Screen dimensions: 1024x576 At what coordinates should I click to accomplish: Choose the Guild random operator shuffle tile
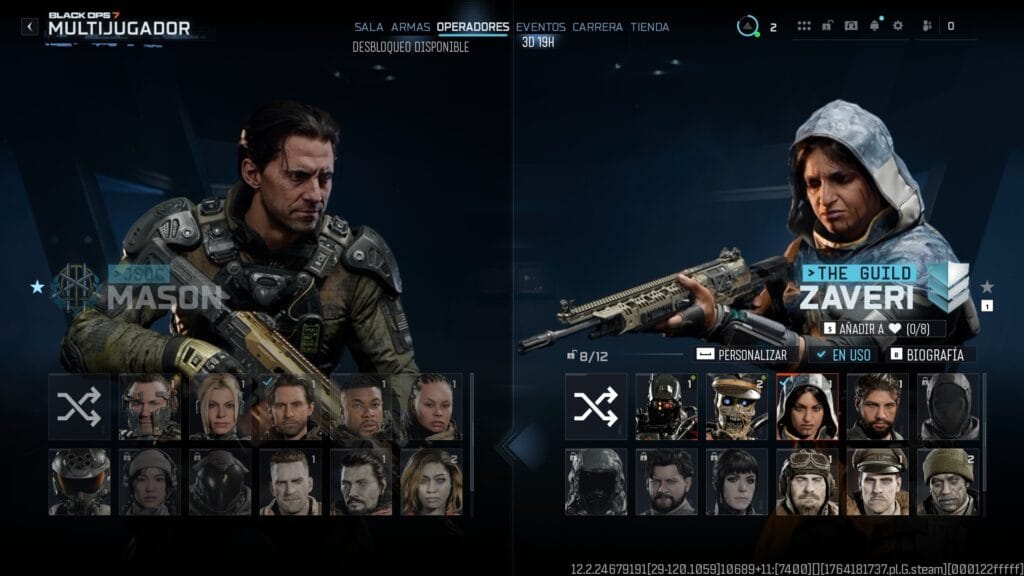pyautogui.click(x=596, y=406)
